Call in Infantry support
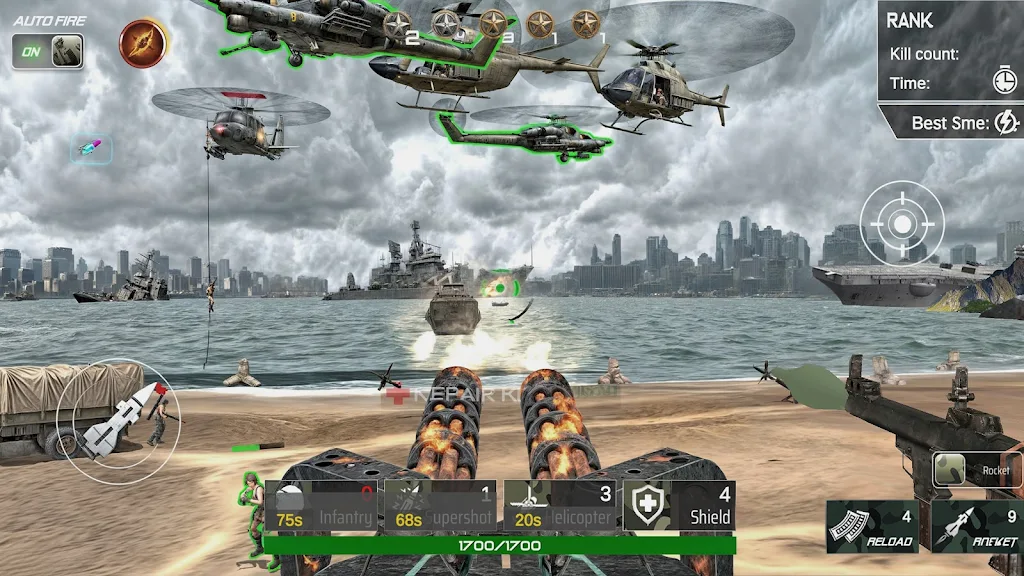The height and width of the screenshot is (576, 1024). (321, 506)
